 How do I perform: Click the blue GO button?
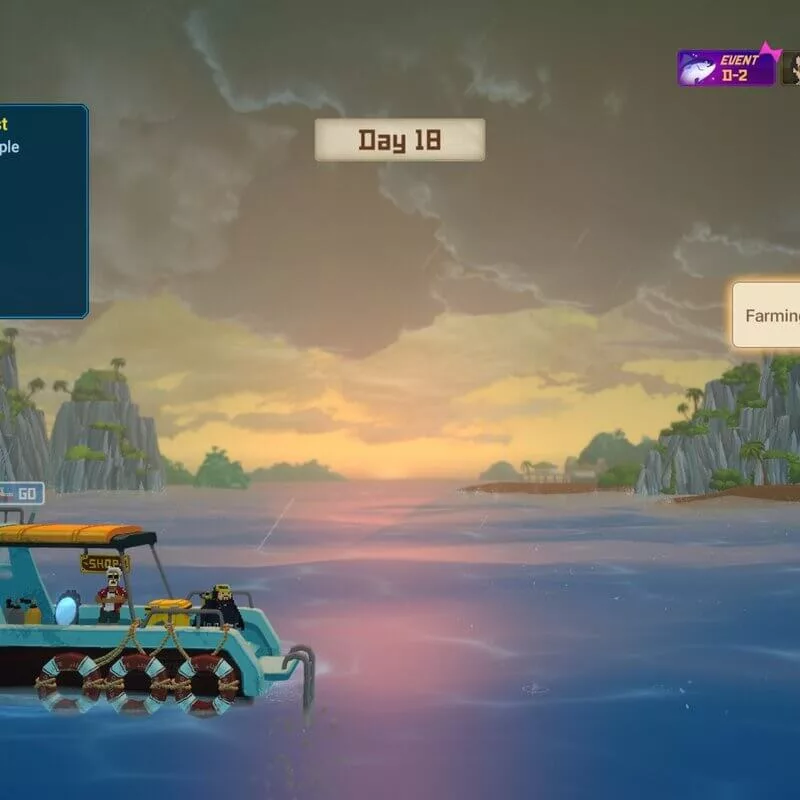coord(24,493)
